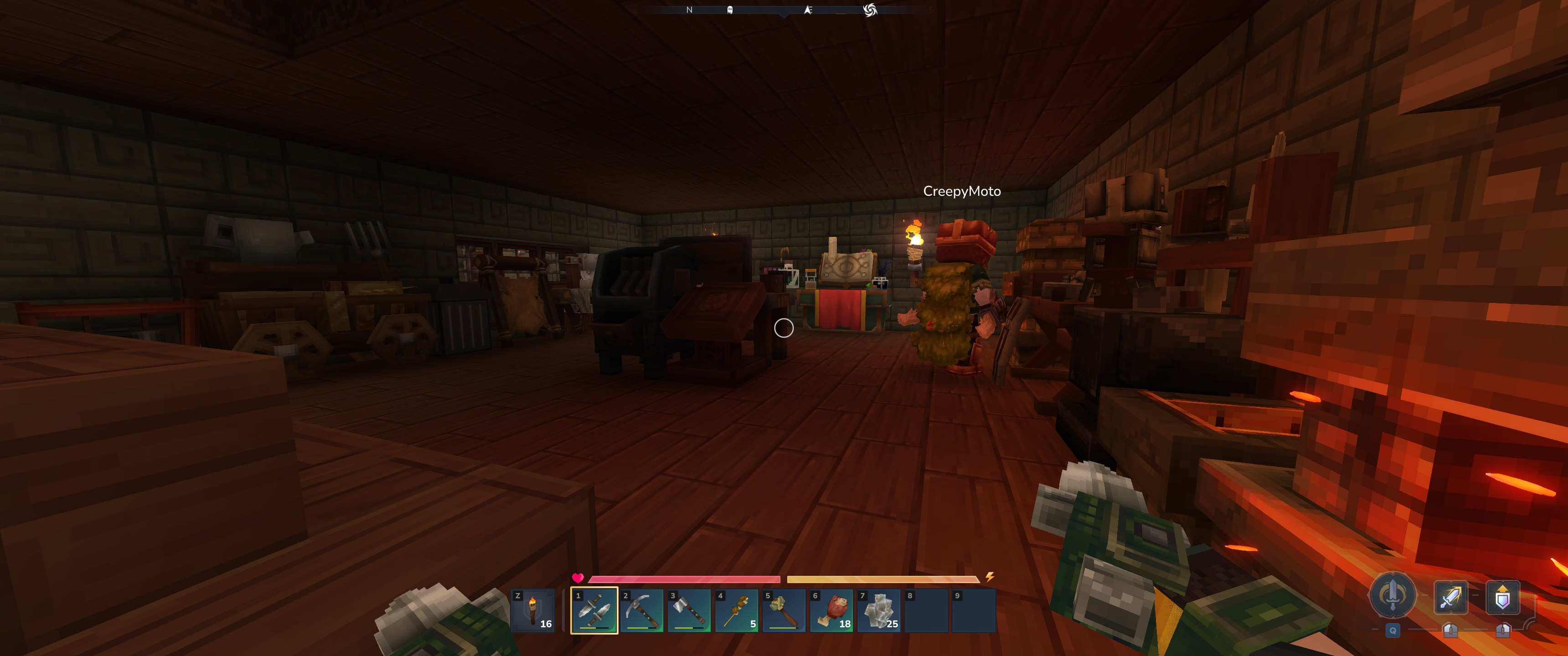Click the shield guard ability icon
This screenshot has width=1568, height=656.
pos(1502,596)
